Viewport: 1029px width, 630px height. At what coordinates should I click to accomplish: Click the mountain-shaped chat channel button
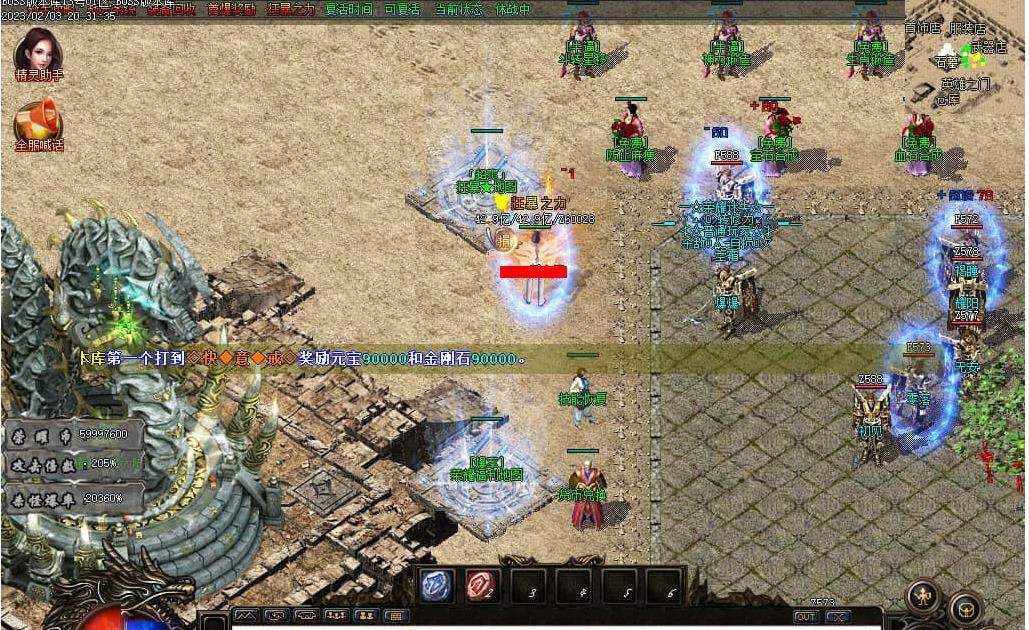point(245,616)
